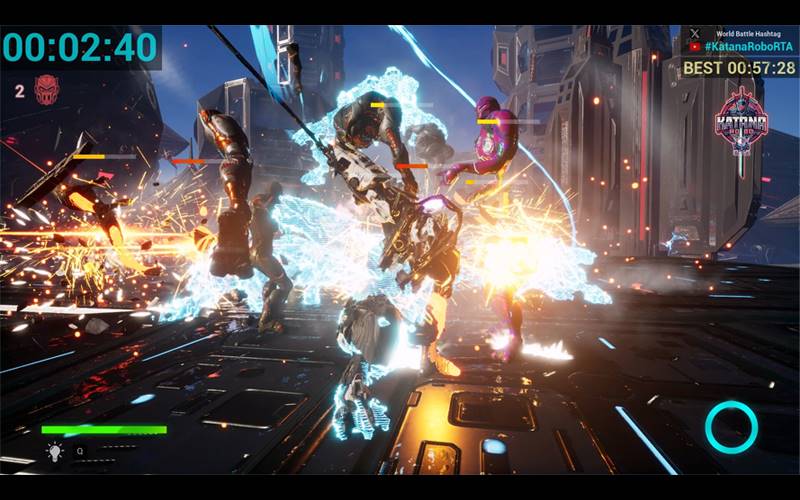Open the X social media icon
The image size is (800, 500).
click(x=696, y=33)
